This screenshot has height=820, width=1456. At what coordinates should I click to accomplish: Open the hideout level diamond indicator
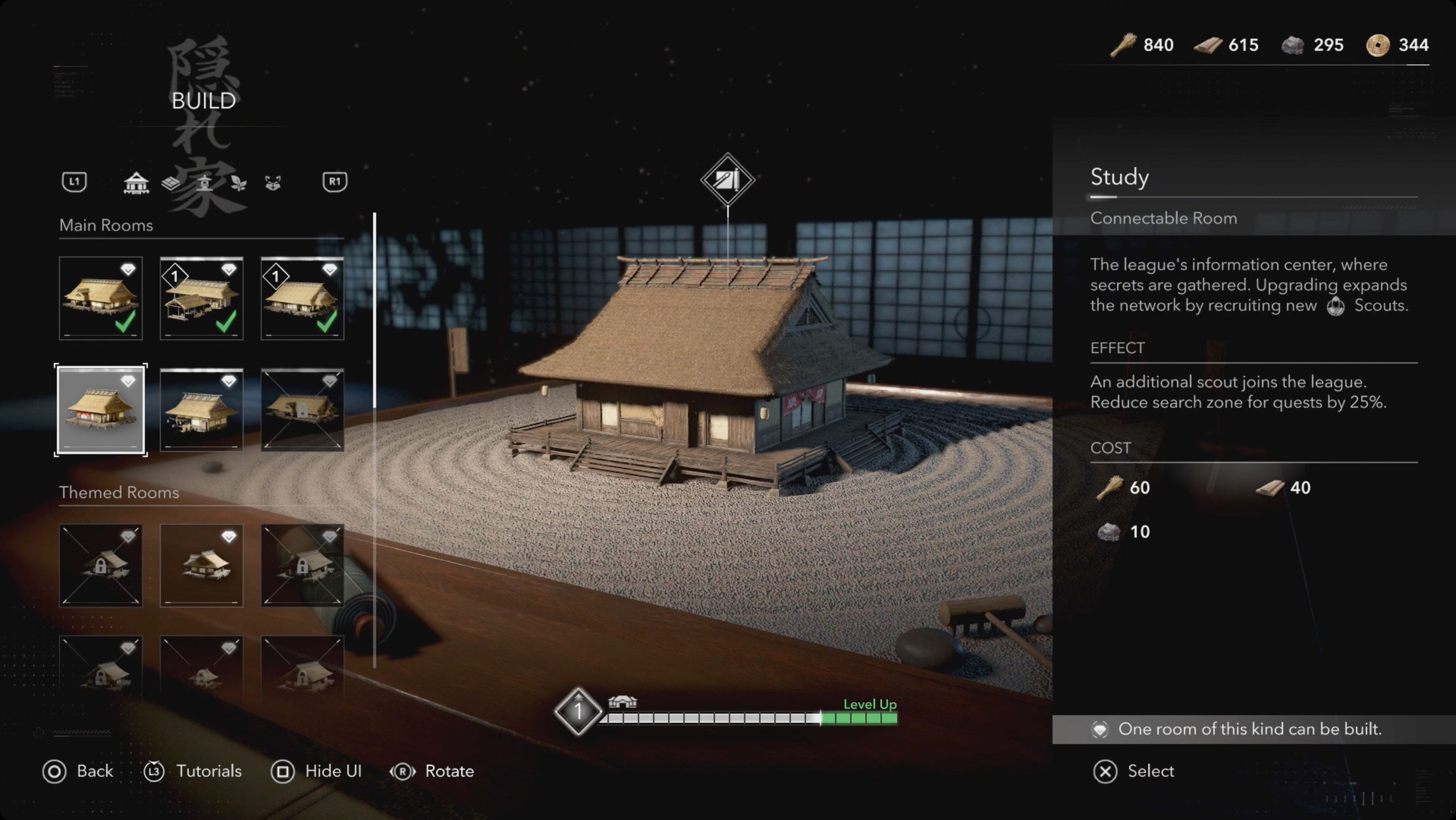[579, 711]
